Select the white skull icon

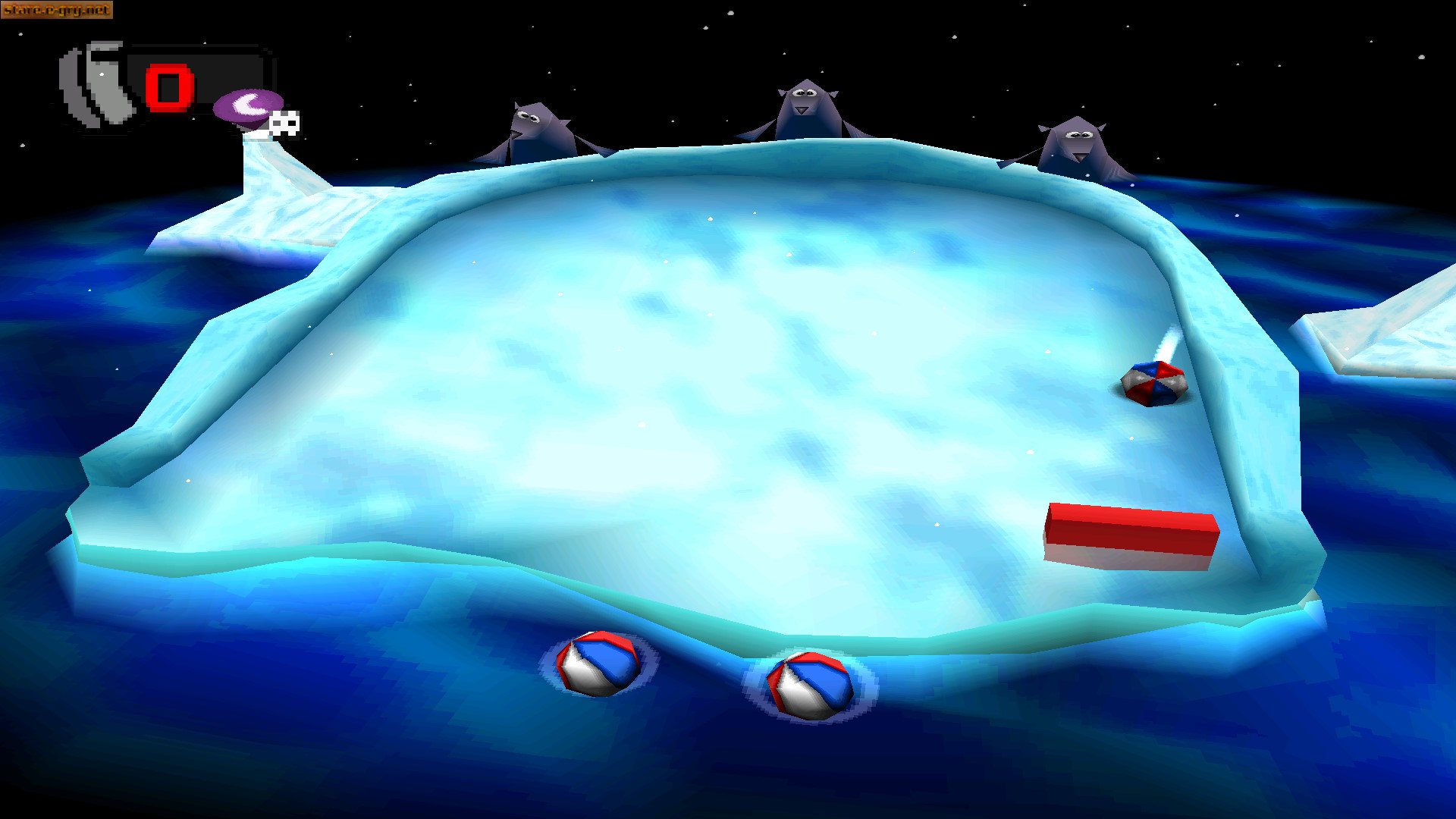click(x=285, y=124)
